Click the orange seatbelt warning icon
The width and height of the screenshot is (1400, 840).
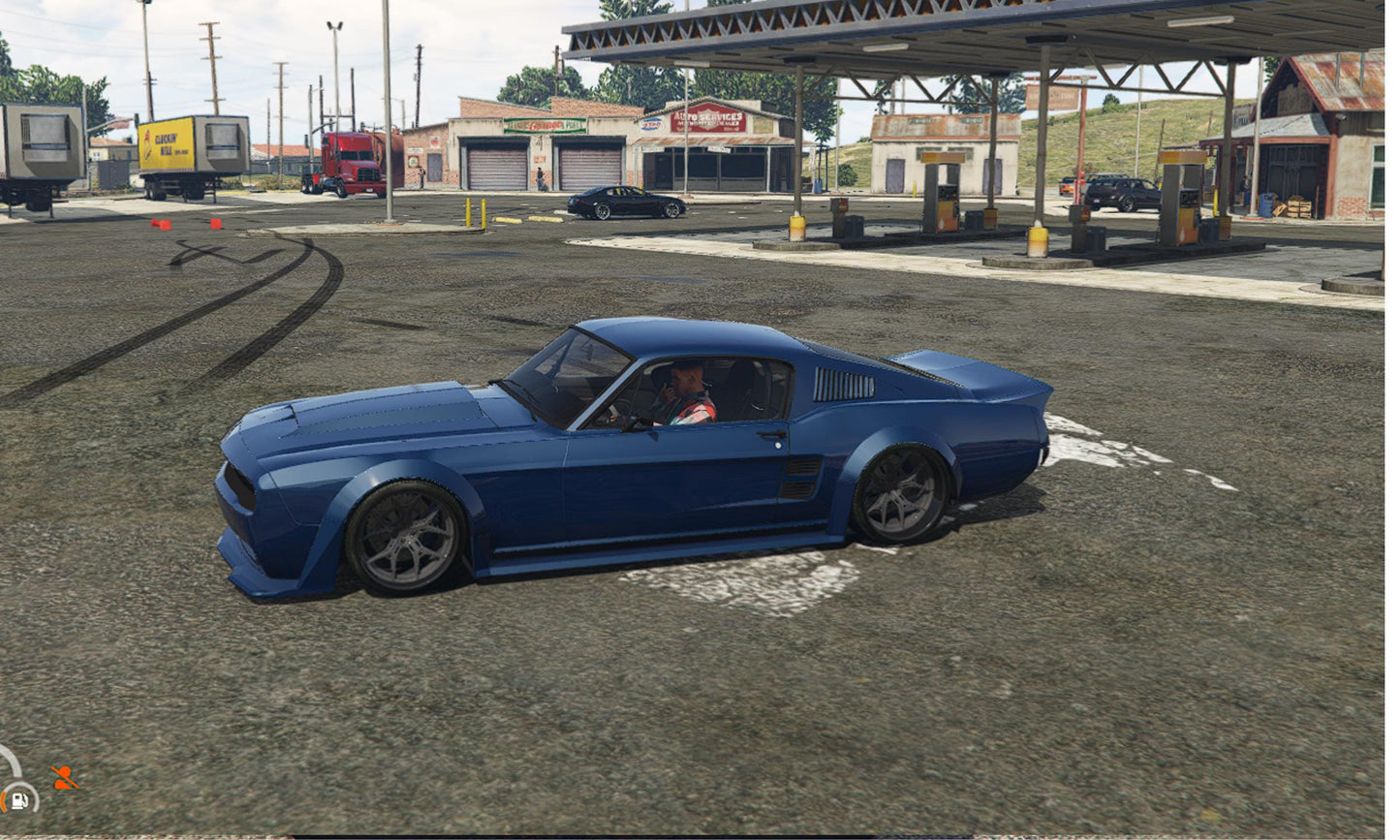(x=64, y=777)
